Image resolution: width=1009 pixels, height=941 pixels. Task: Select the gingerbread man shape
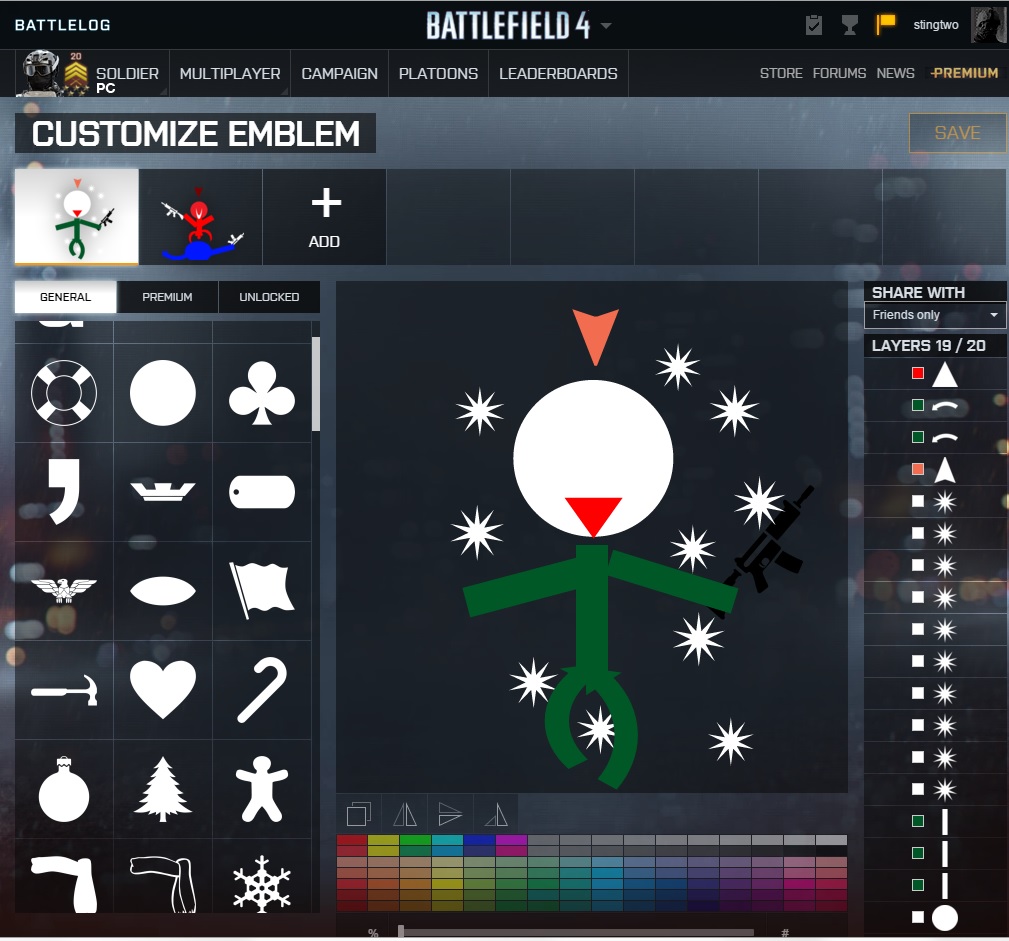click(x=262, y=789)
